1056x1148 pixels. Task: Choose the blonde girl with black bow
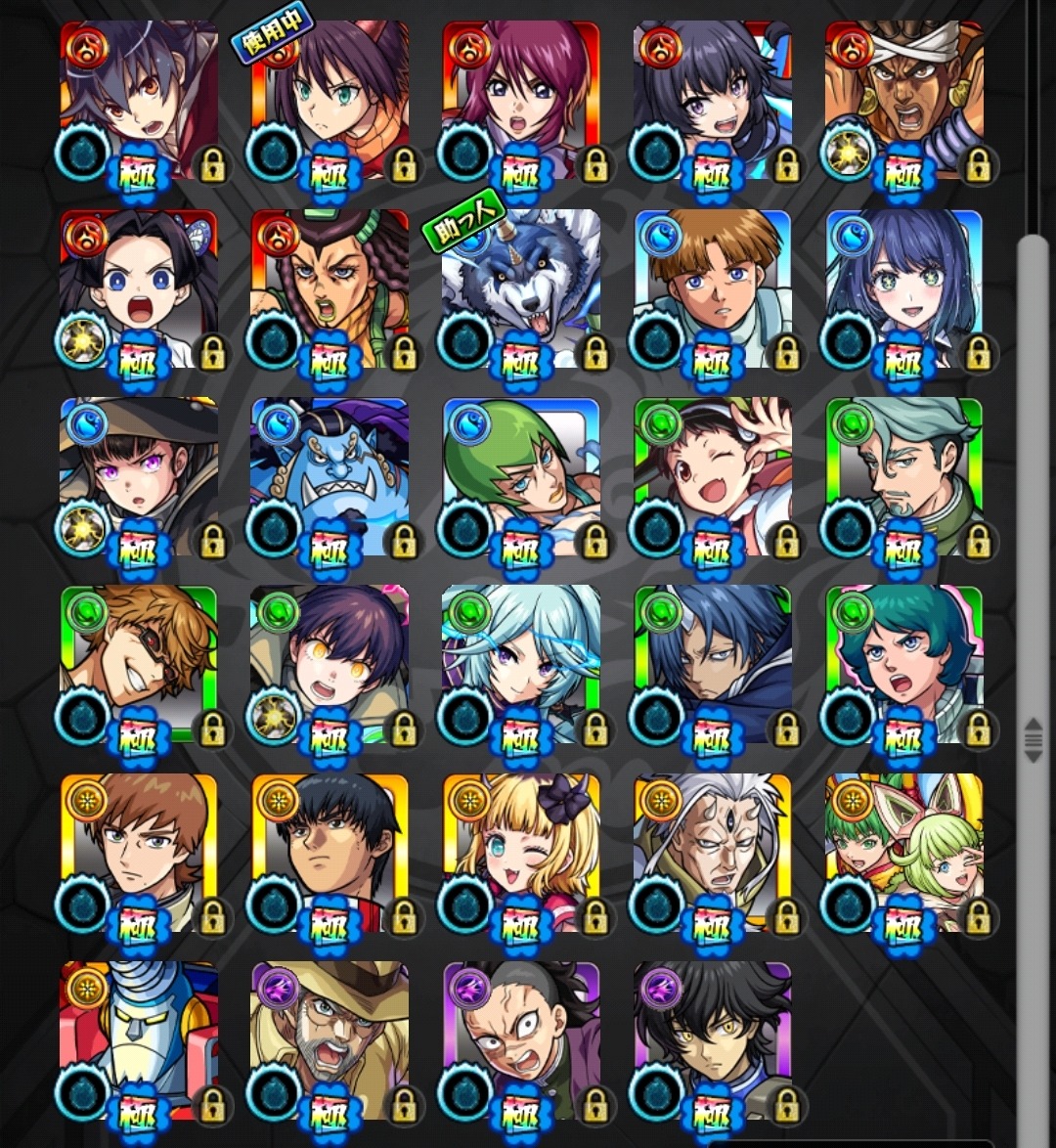pos(521,851)
